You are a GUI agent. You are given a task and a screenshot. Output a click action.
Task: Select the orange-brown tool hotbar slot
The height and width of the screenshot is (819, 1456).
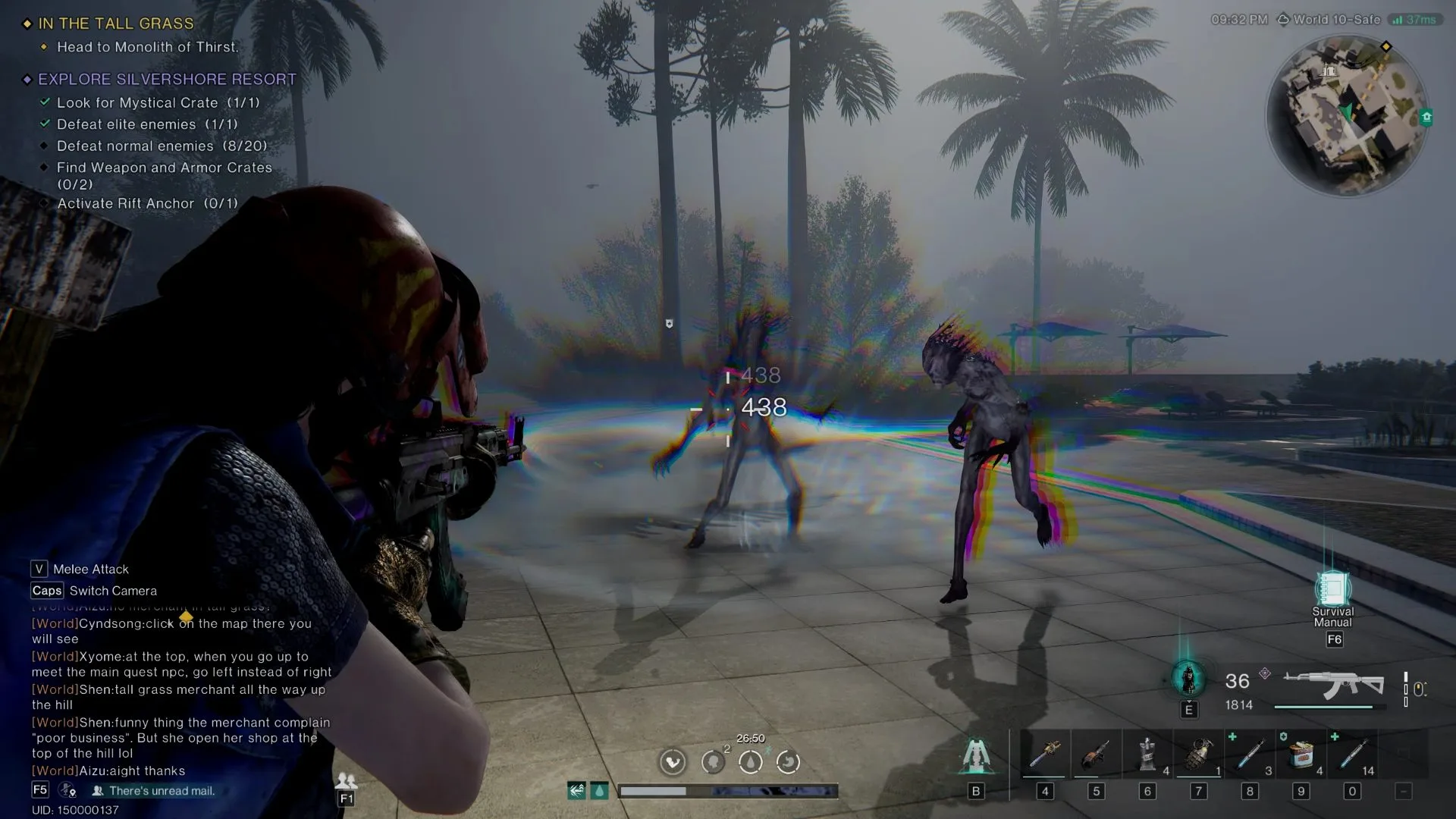coord(1095,755)
